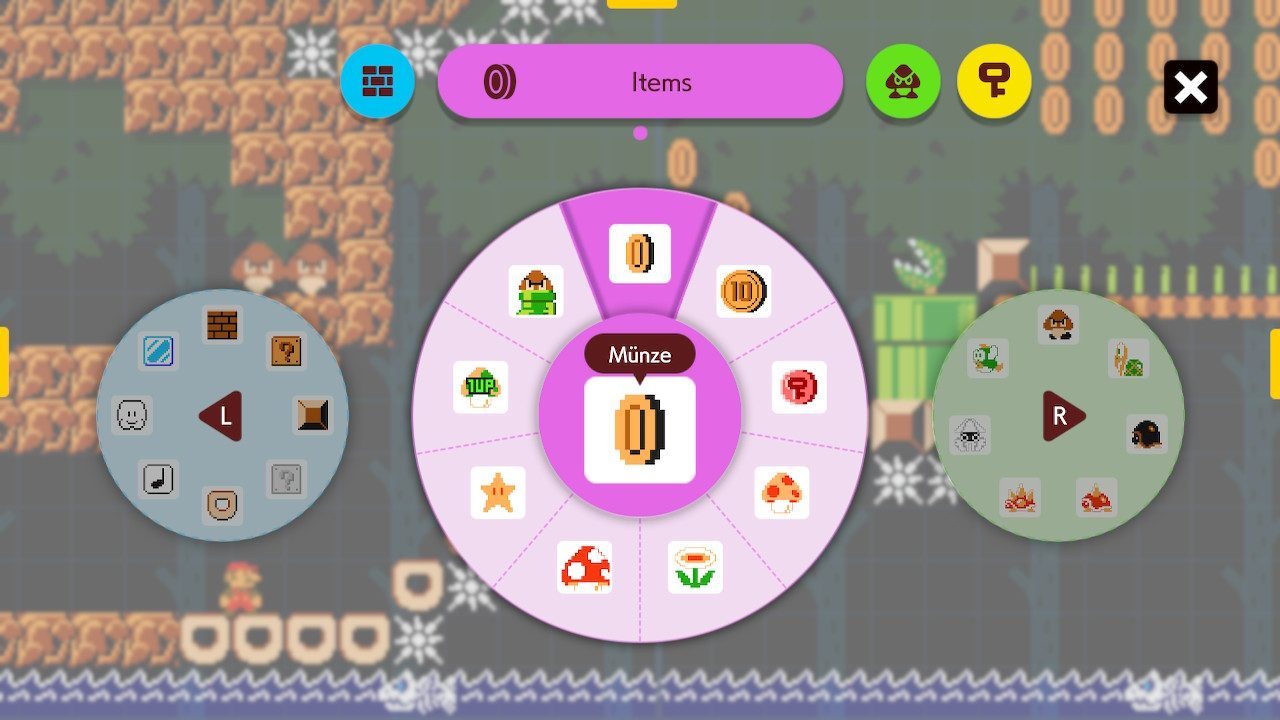Select the green 1UP mushroom
1280x720 pixels.
pos(481,387)
